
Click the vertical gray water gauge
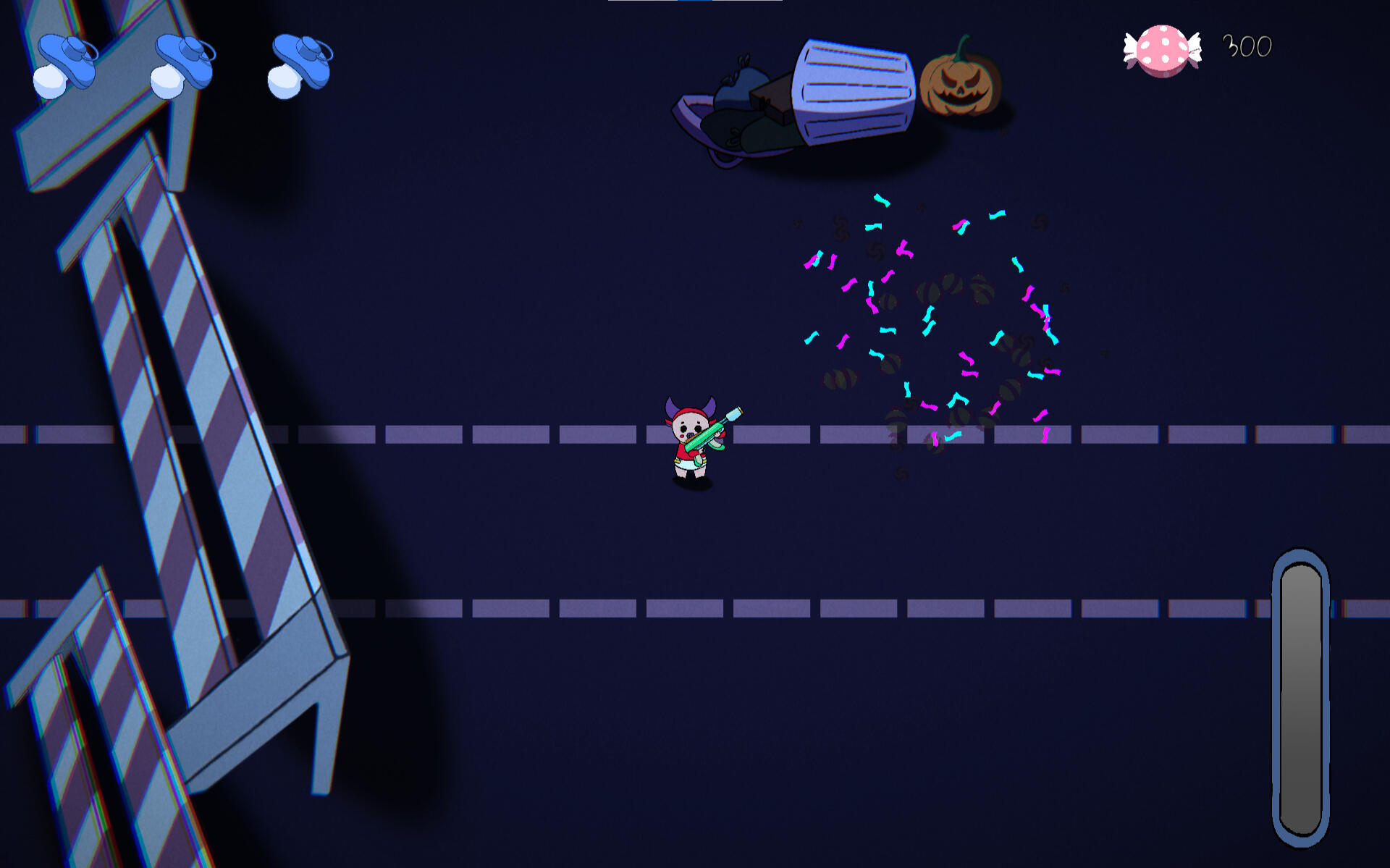tap(1300, 697)
